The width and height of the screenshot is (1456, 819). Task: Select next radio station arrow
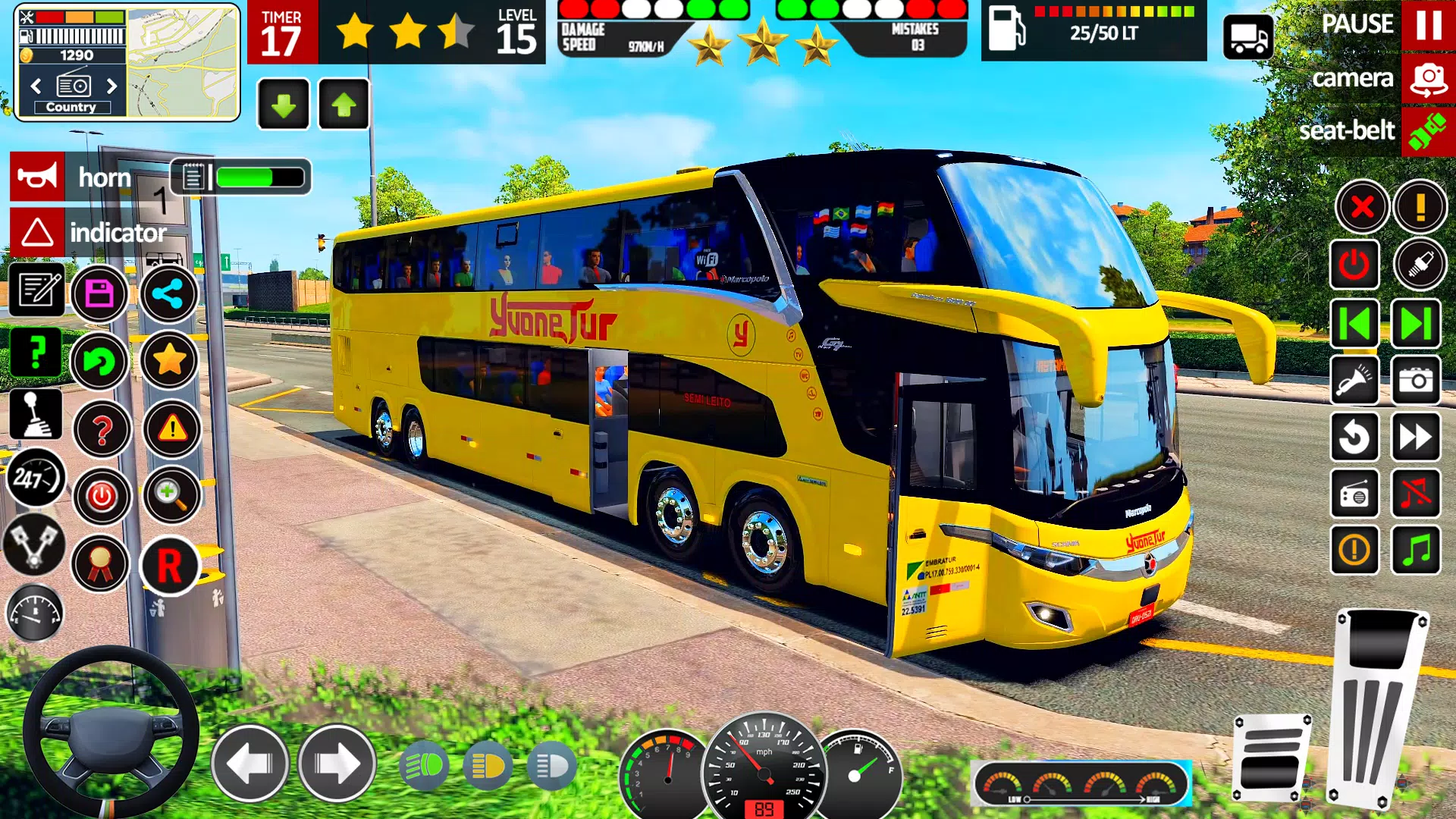[112, 86]
